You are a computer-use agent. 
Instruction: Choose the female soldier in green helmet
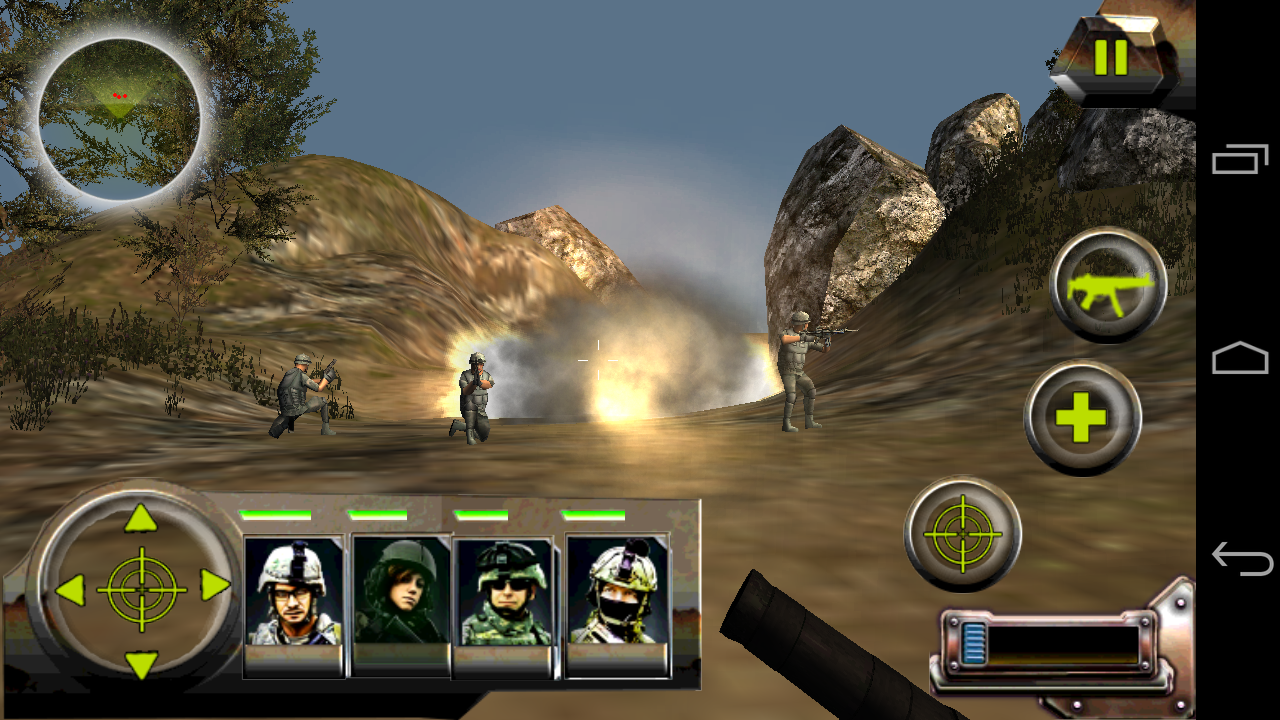[401, 592]
